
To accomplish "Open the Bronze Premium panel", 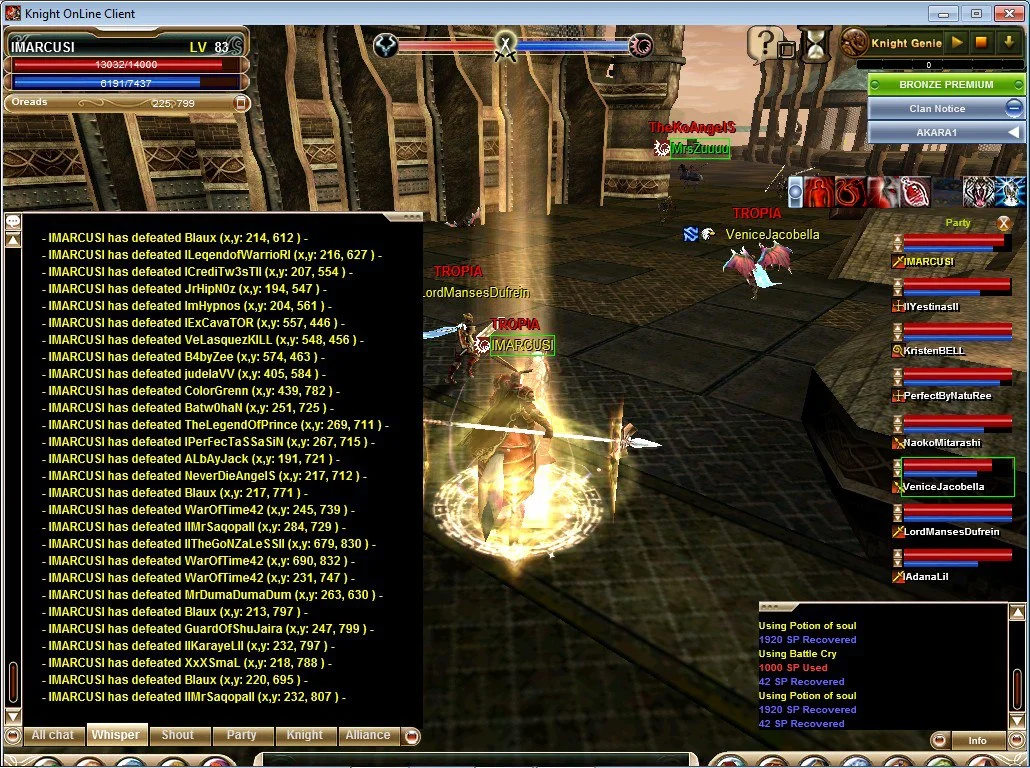I will pyautogui.click(x=945, y=85).
